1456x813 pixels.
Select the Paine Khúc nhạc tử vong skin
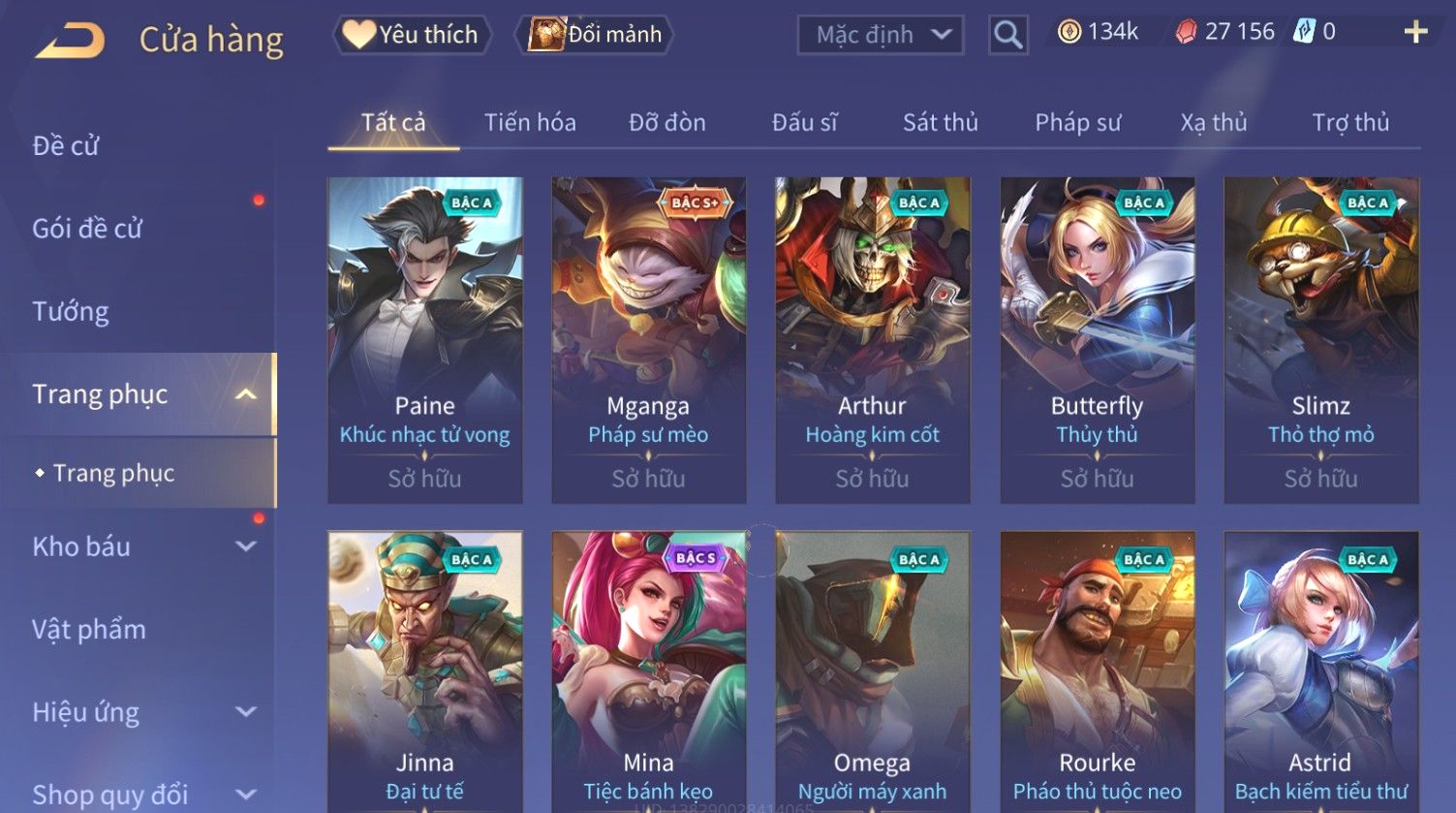tap(424, 339)
